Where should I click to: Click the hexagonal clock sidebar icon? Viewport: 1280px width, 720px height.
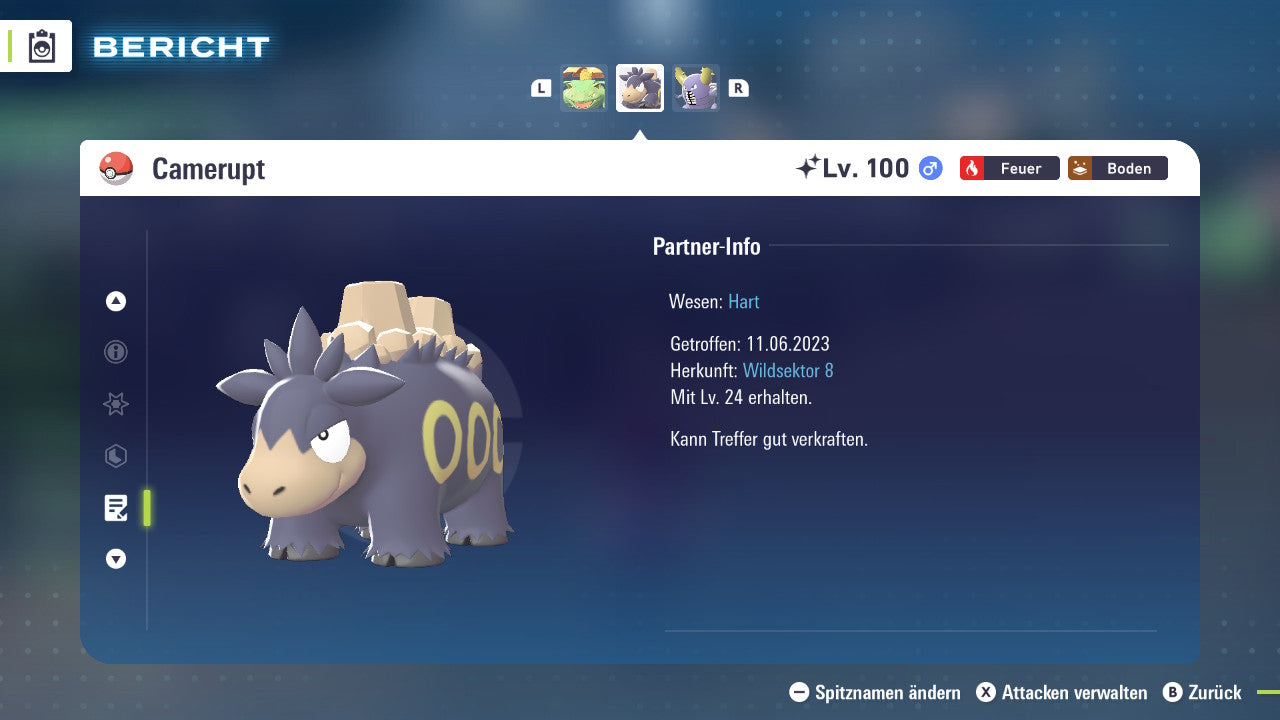(115, 456)
